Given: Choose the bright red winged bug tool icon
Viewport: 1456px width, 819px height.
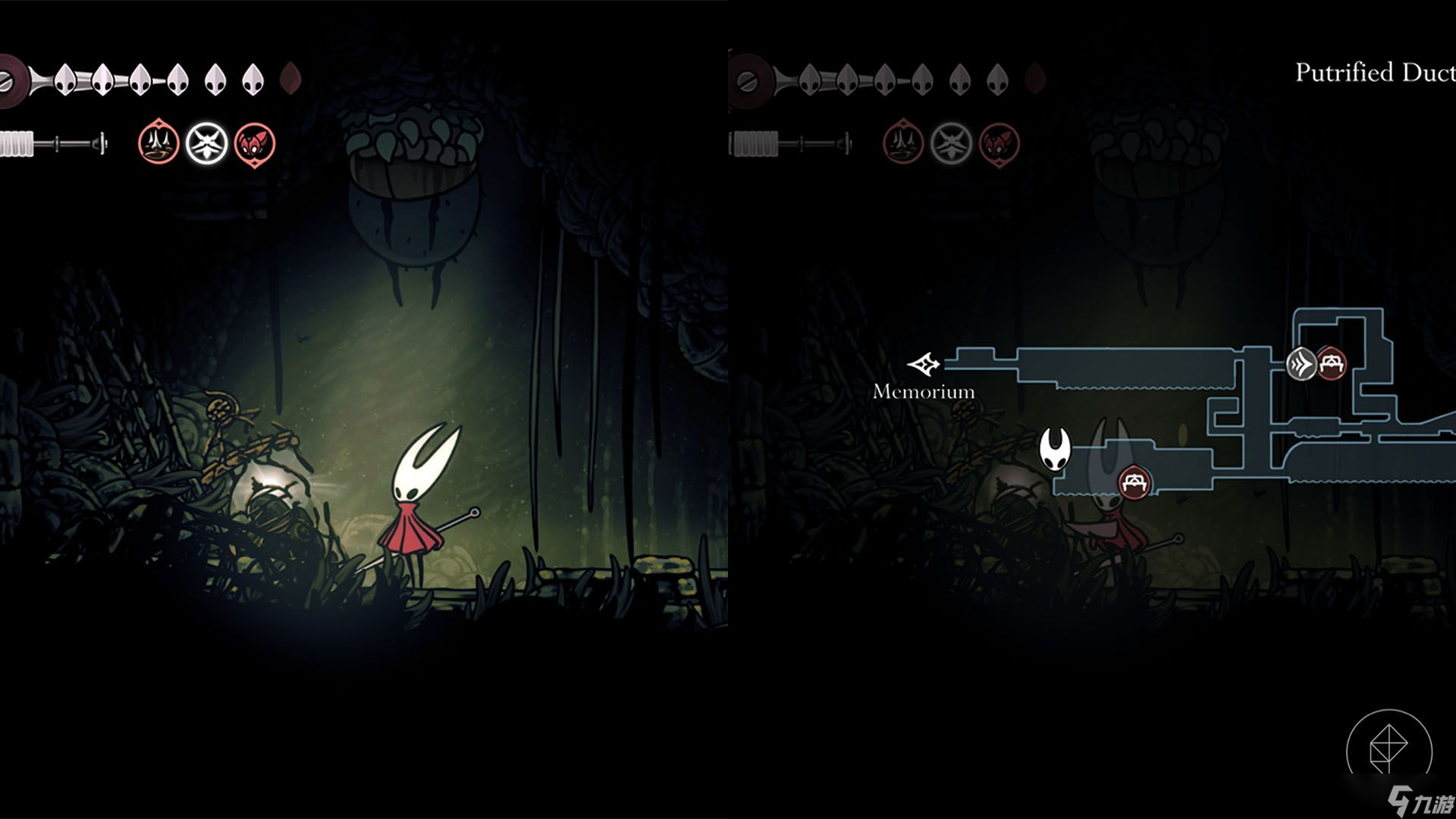Looking at the screenshot, I should tap(255, 143).
